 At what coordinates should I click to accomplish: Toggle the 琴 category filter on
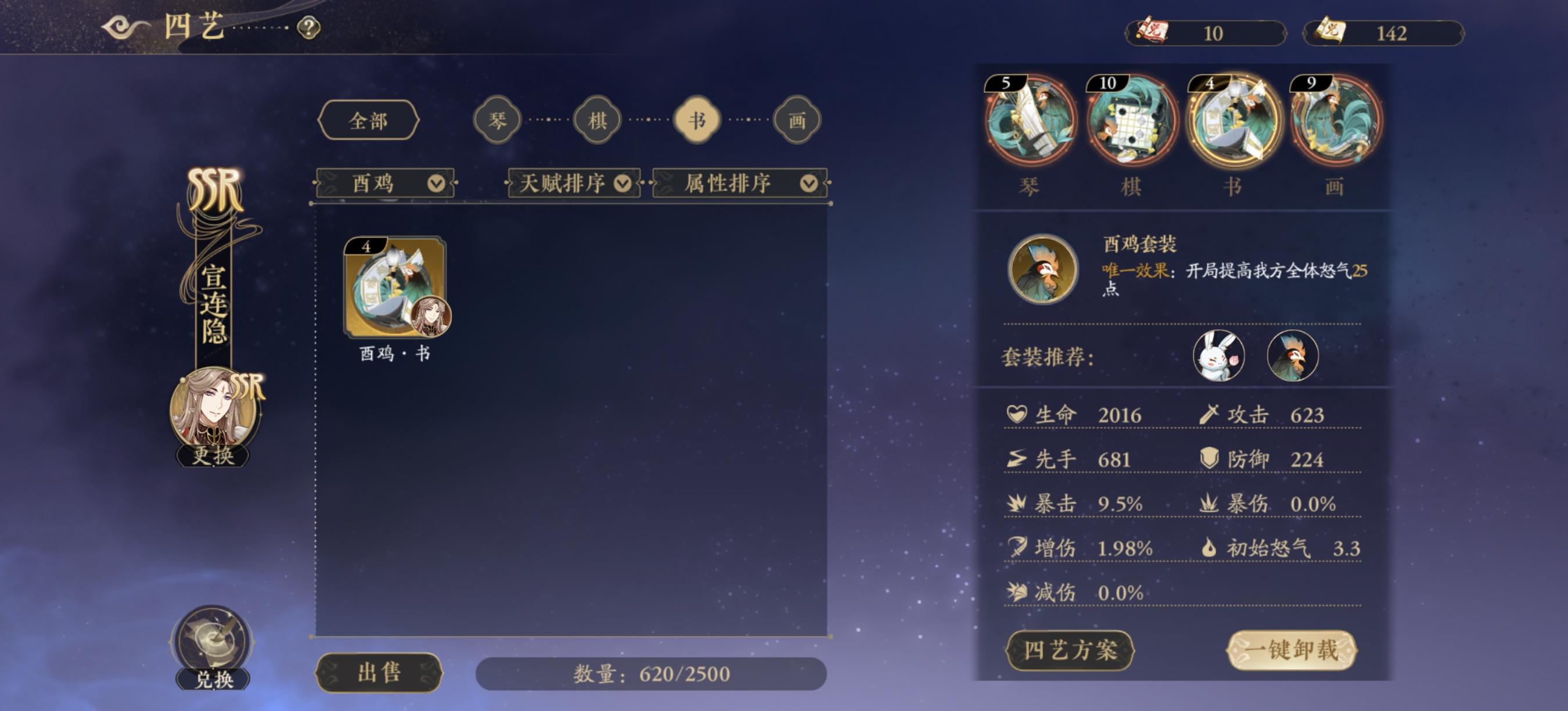(x=497, y=119)
